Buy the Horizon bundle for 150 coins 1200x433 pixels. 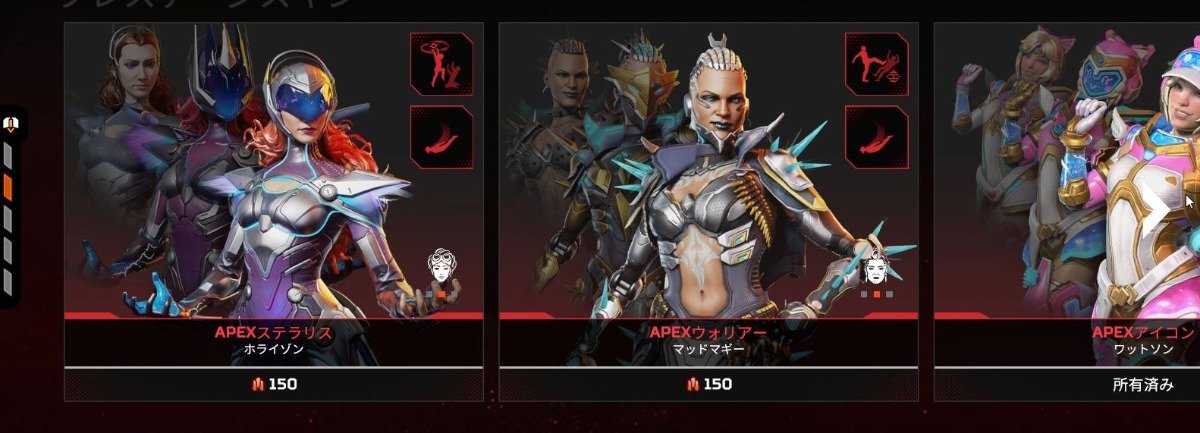pos(273,384)
